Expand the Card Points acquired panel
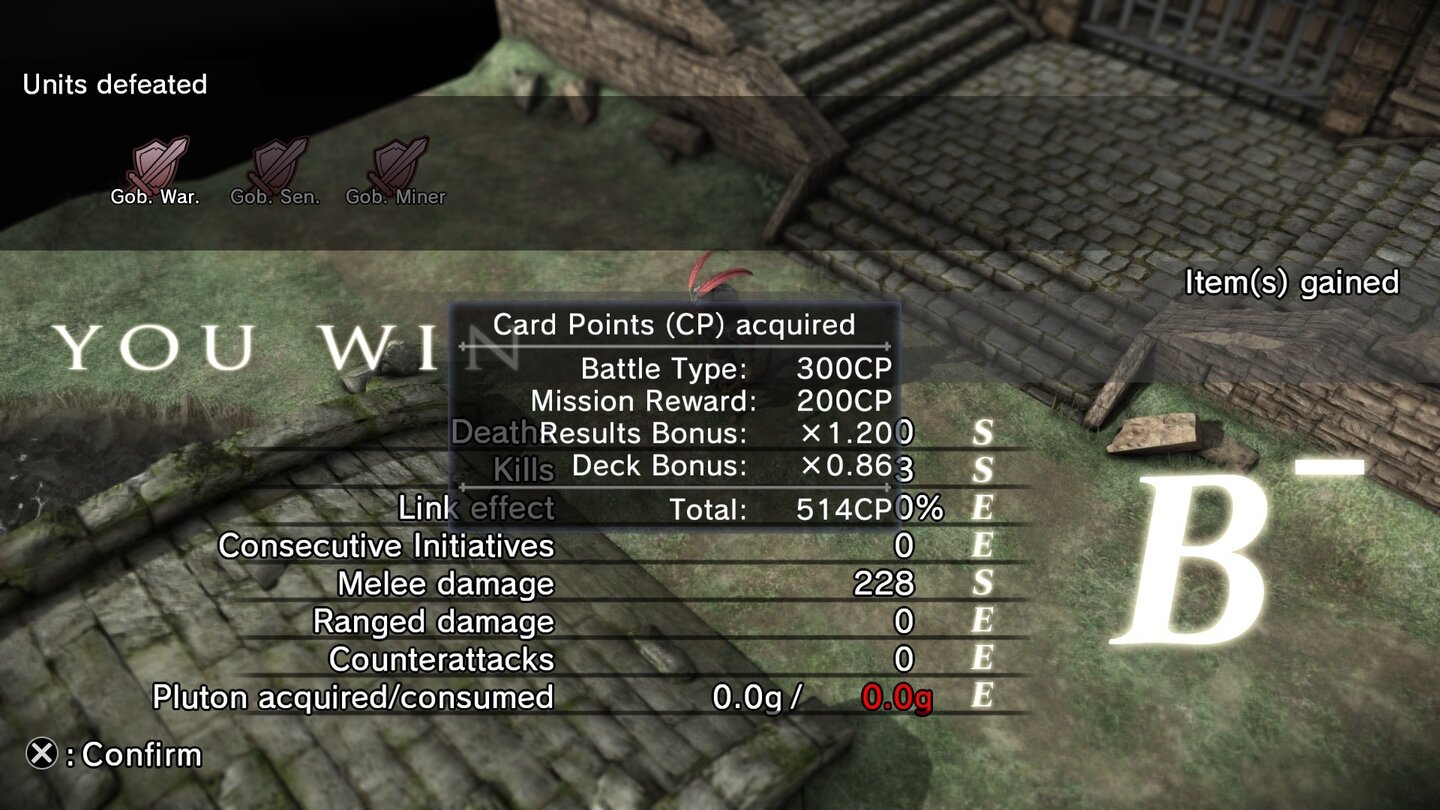The image size is (1440, 810). (672, 324)
